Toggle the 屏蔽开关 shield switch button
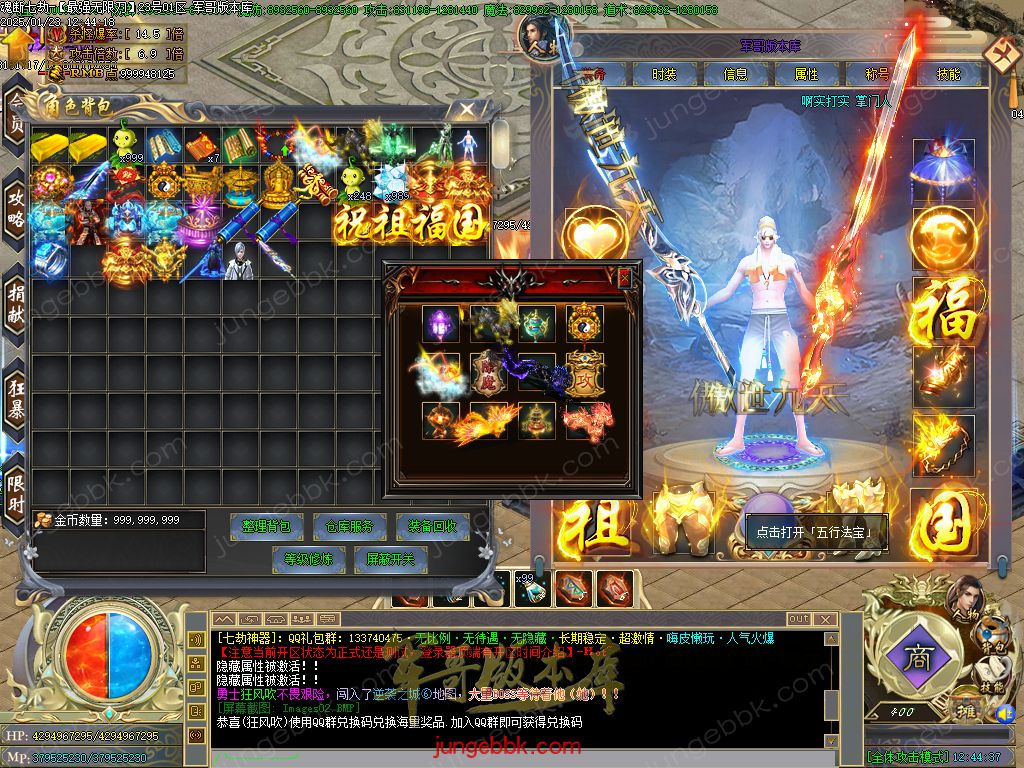This screenshot has height=768, width=1024. [390, 559]
